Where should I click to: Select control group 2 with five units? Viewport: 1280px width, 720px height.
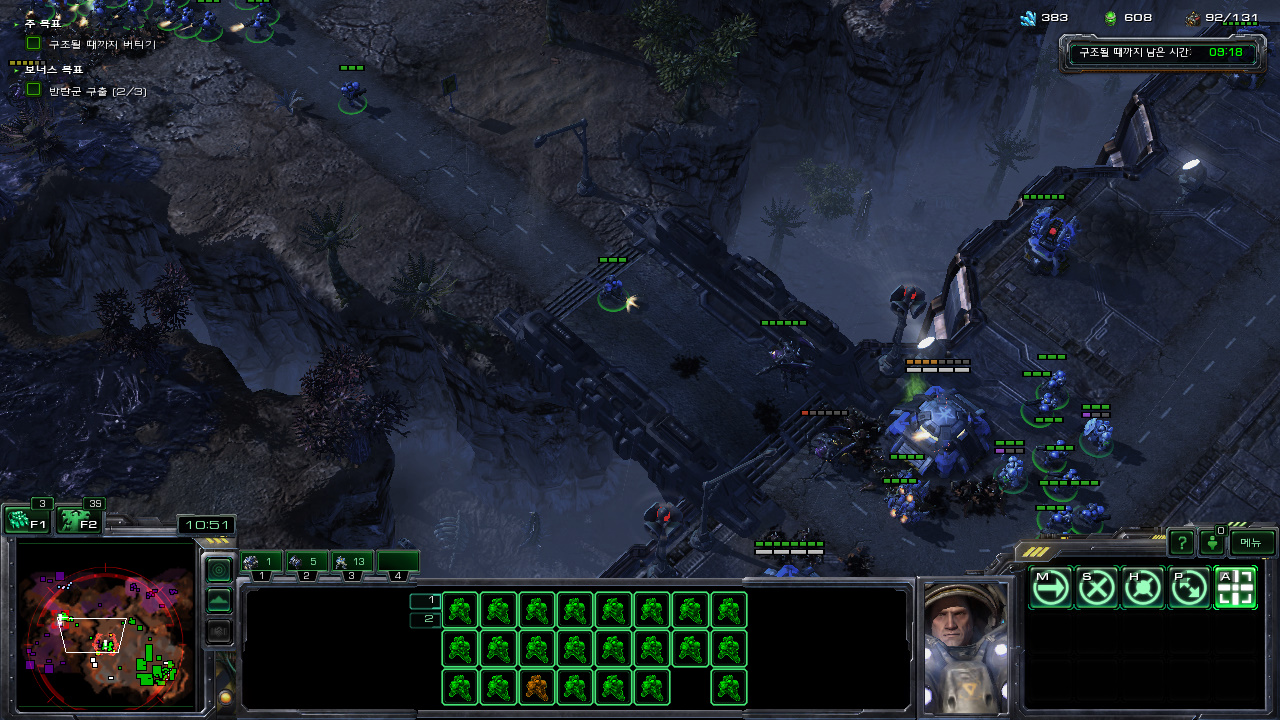click(x=307, y=562)
